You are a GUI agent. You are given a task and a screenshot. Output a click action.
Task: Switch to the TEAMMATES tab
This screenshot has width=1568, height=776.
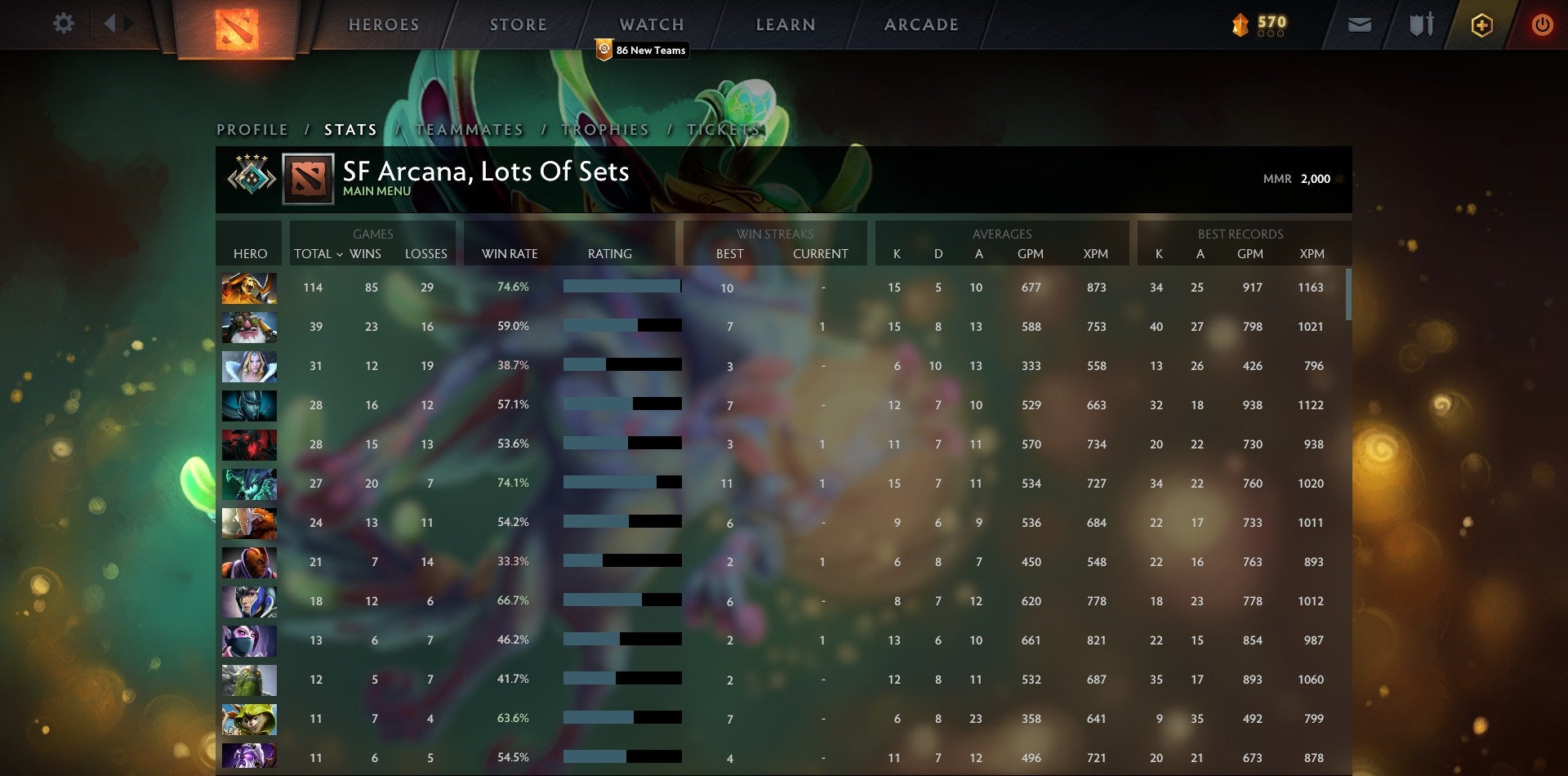[x=470, y=129]
